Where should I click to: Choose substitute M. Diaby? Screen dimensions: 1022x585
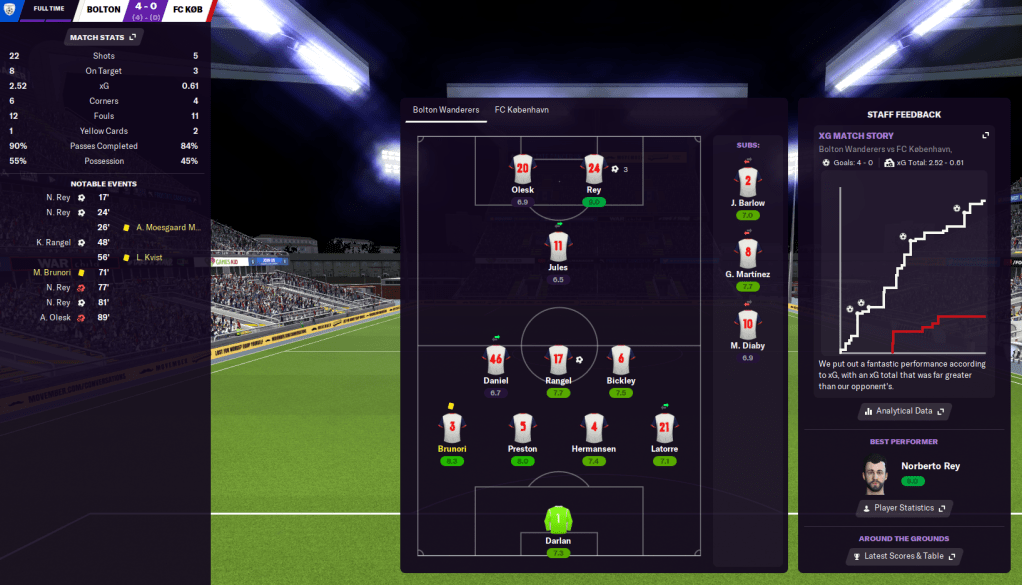pos(747,324)
